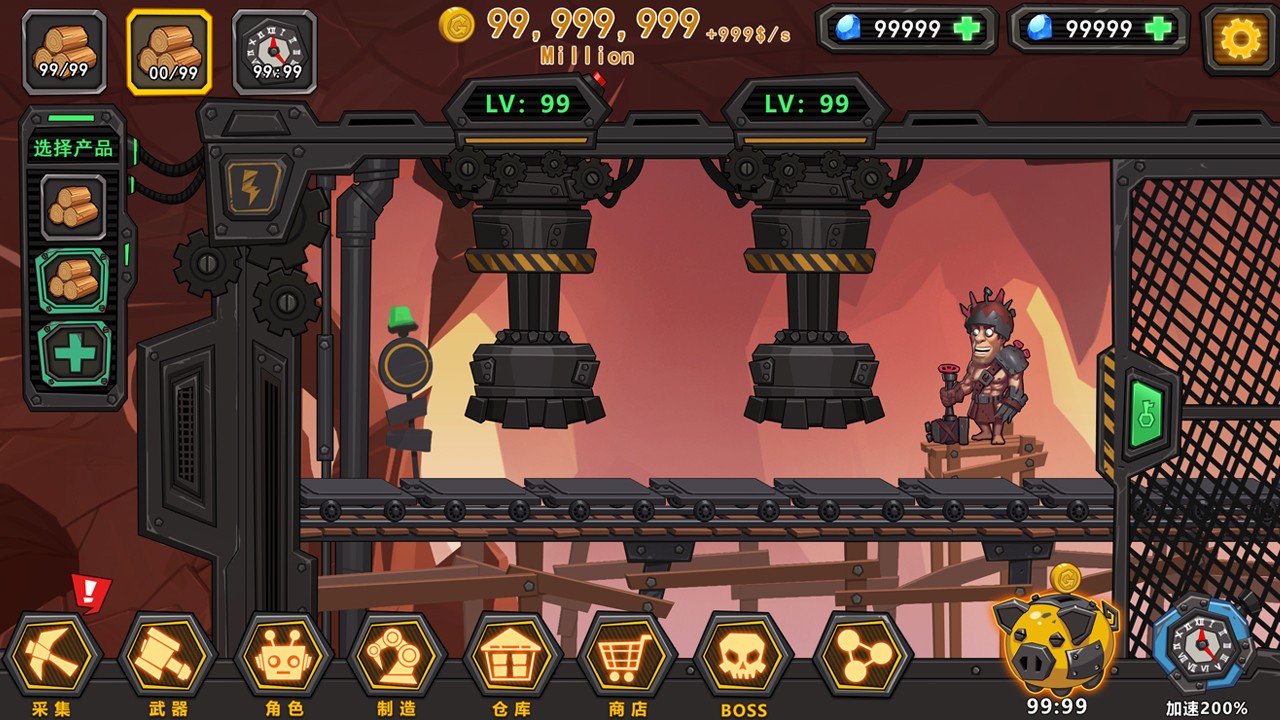
Task: Open the 99:99 clock timer tab
Action: click(x=275, y=51)
